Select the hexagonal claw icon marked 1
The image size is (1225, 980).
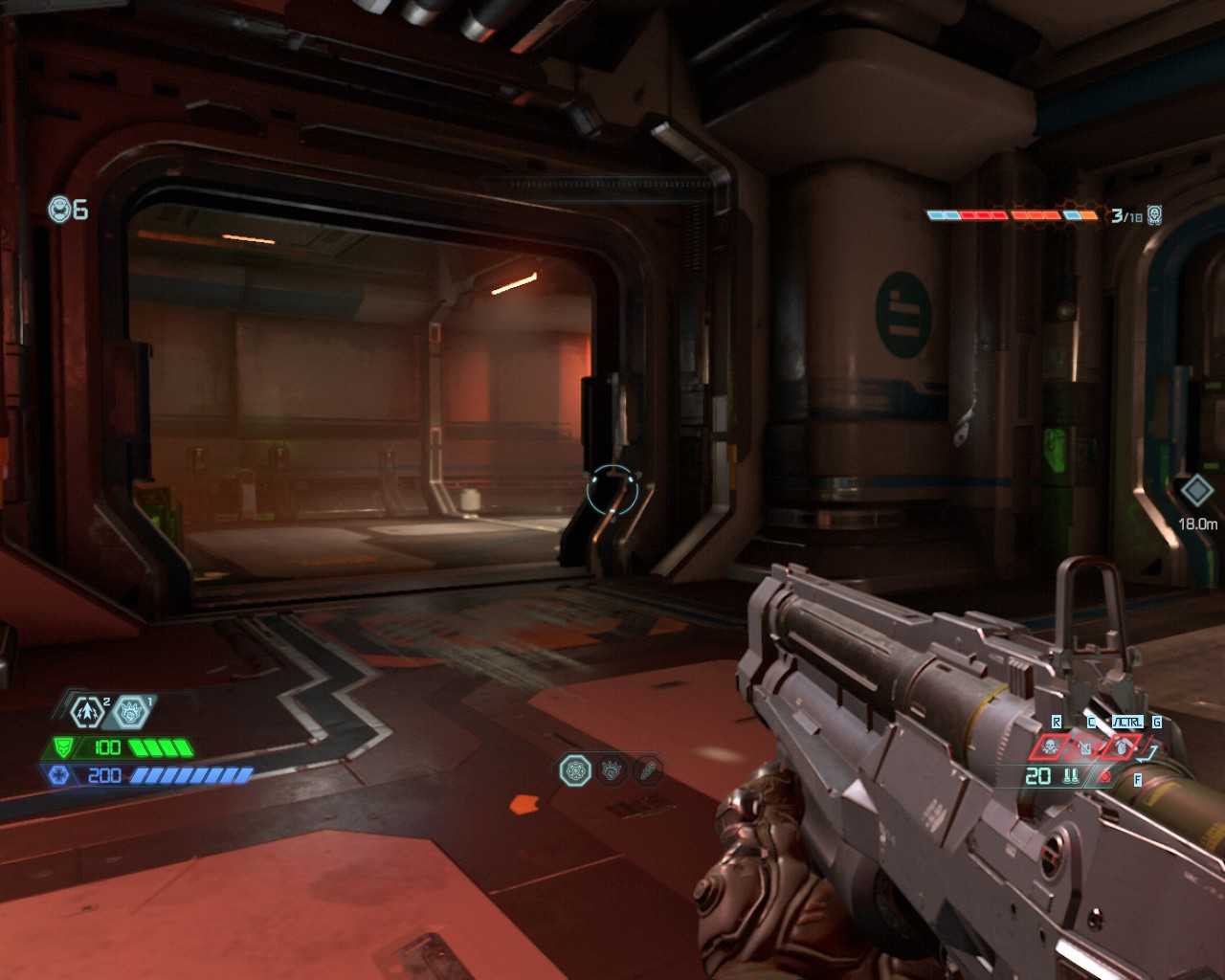point(130,712)
